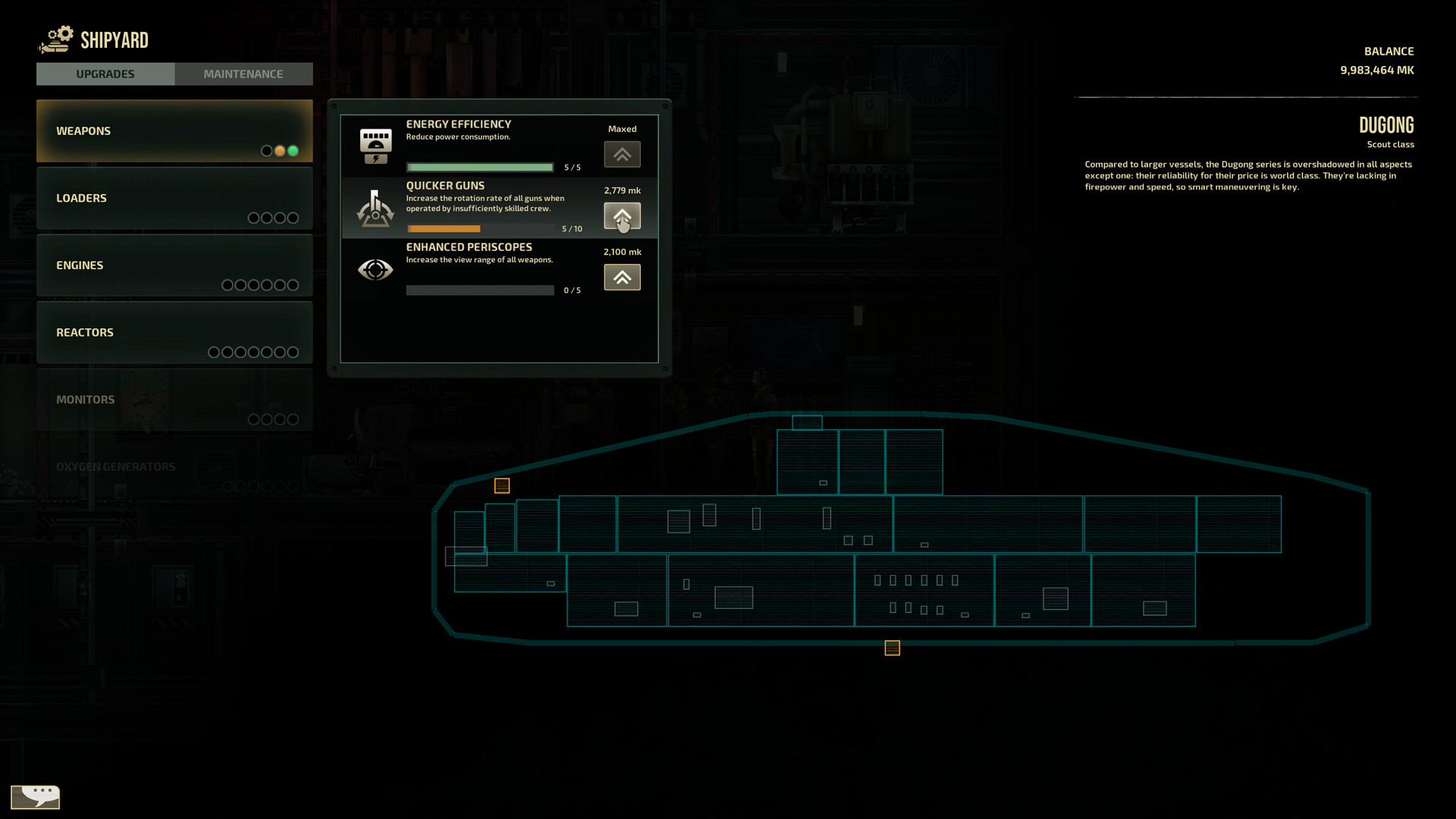Expand the Engines upgrade category
Viewport: 1456px width, 819px height.
(174, 265)
